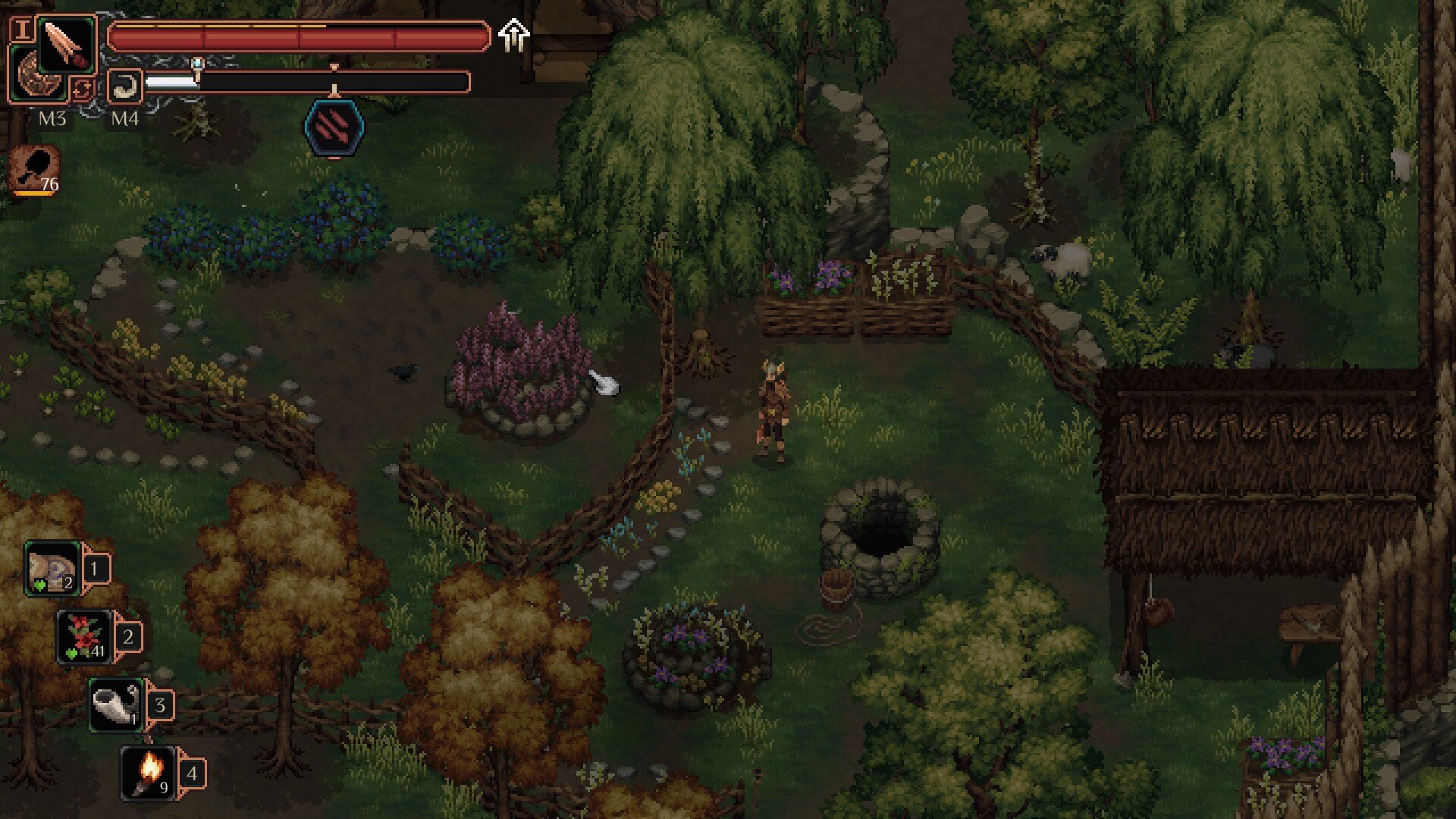This screenshot has width=1456, height=819.
Task: Click the weapon swap arrows button
Action: pos(82,89)
